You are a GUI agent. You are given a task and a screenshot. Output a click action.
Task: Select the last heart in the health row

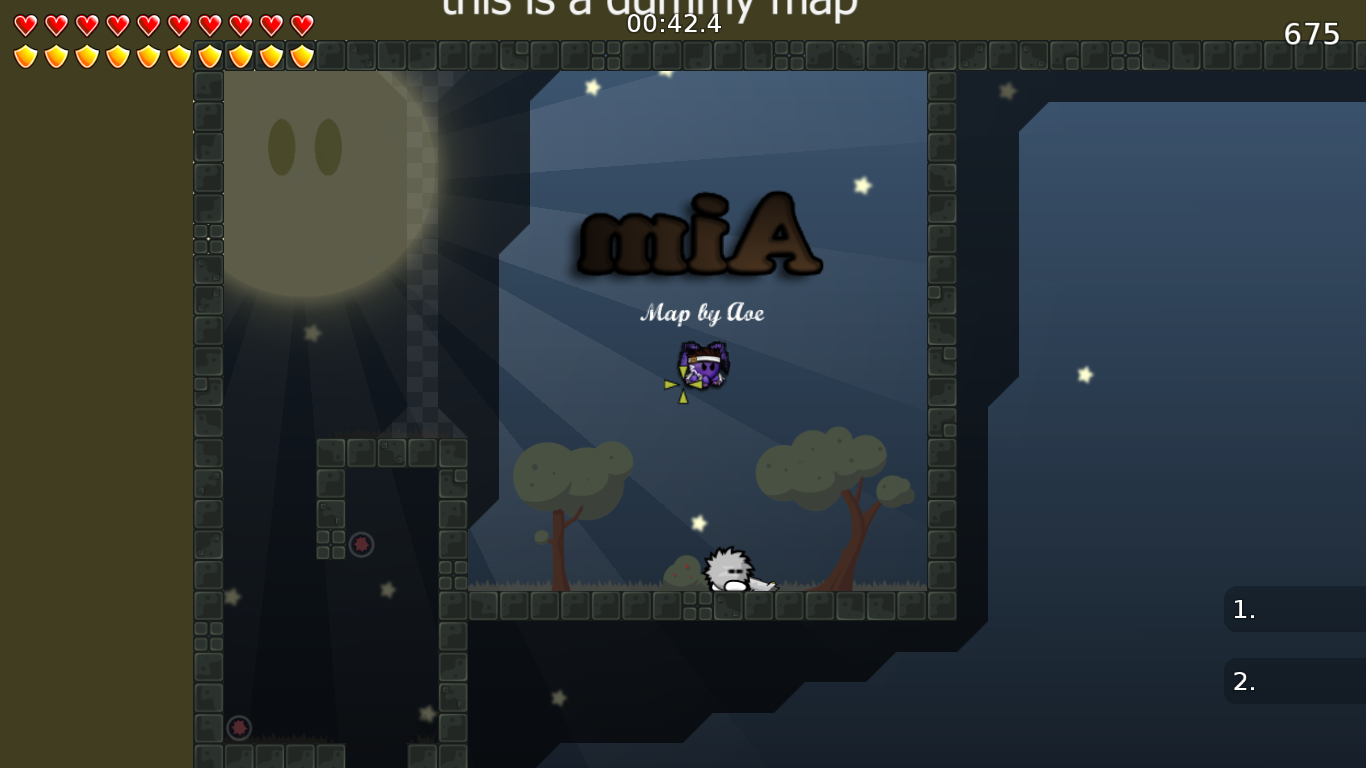tap(301, 26)
